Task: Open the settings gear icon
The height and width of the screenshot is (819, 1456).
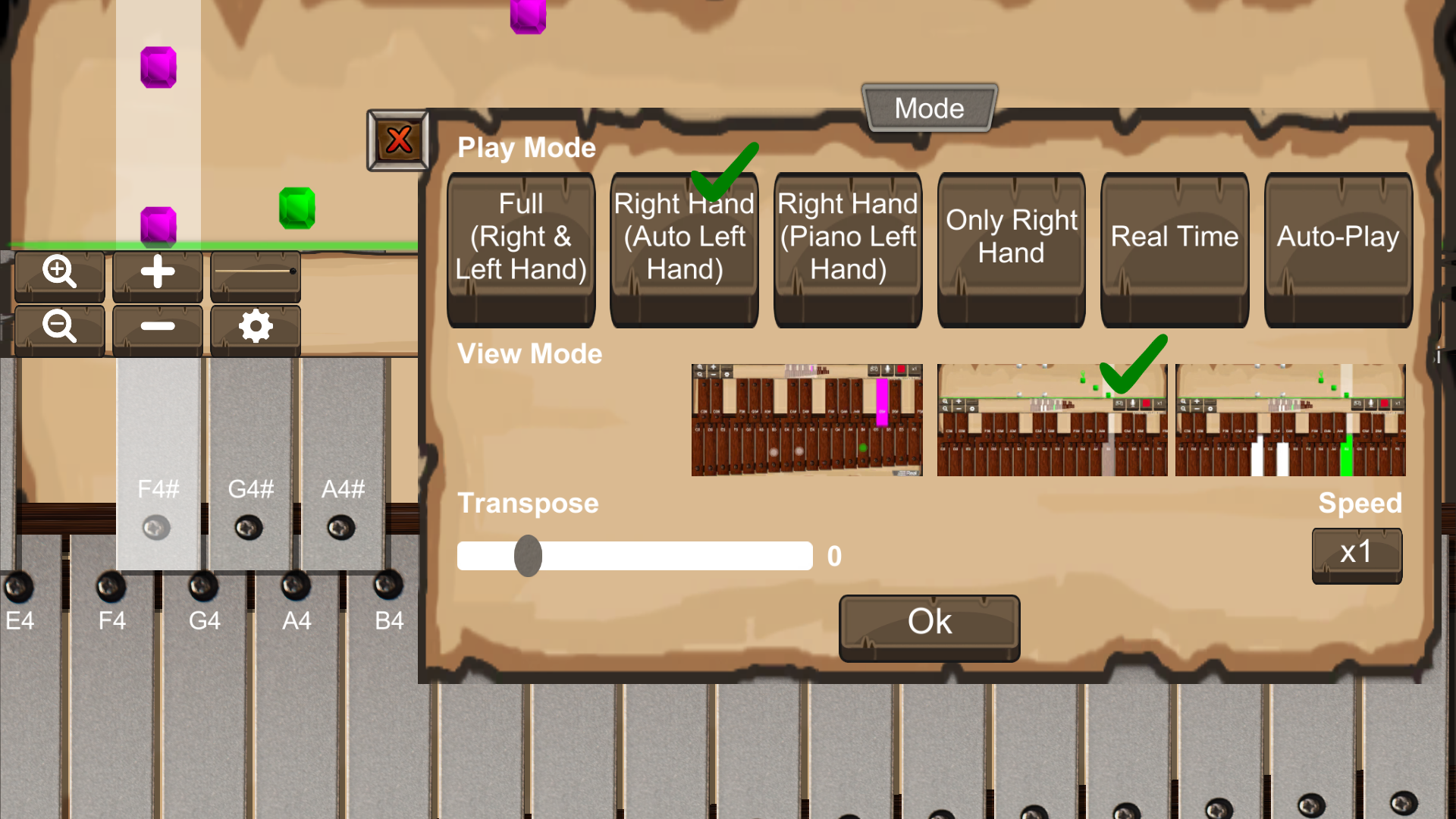Action: (x=255, y=328)
